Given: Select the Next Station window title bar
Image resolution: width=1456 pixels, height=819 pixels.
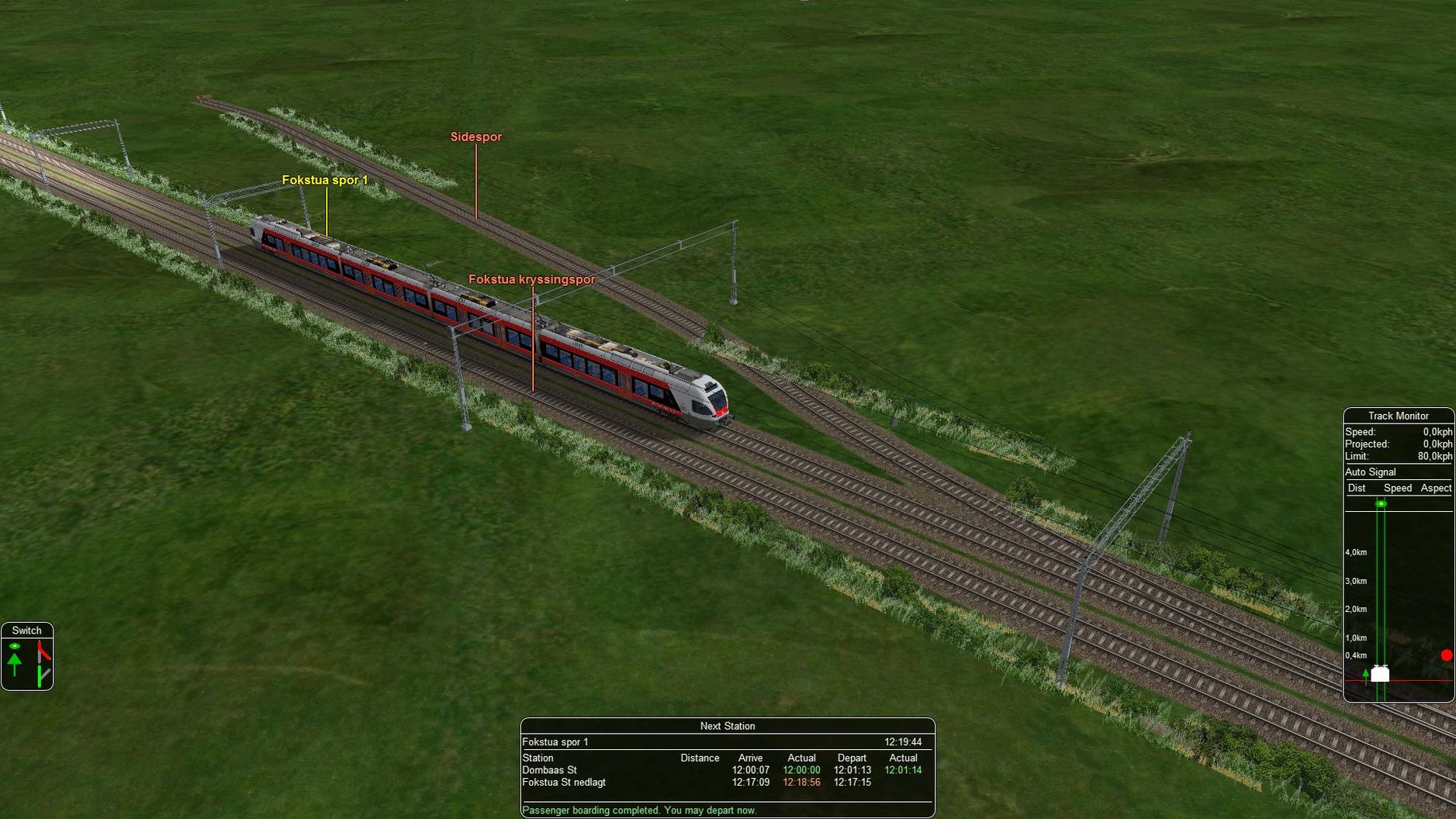Looking at the screenshot, I should click(x=727, y=726).
